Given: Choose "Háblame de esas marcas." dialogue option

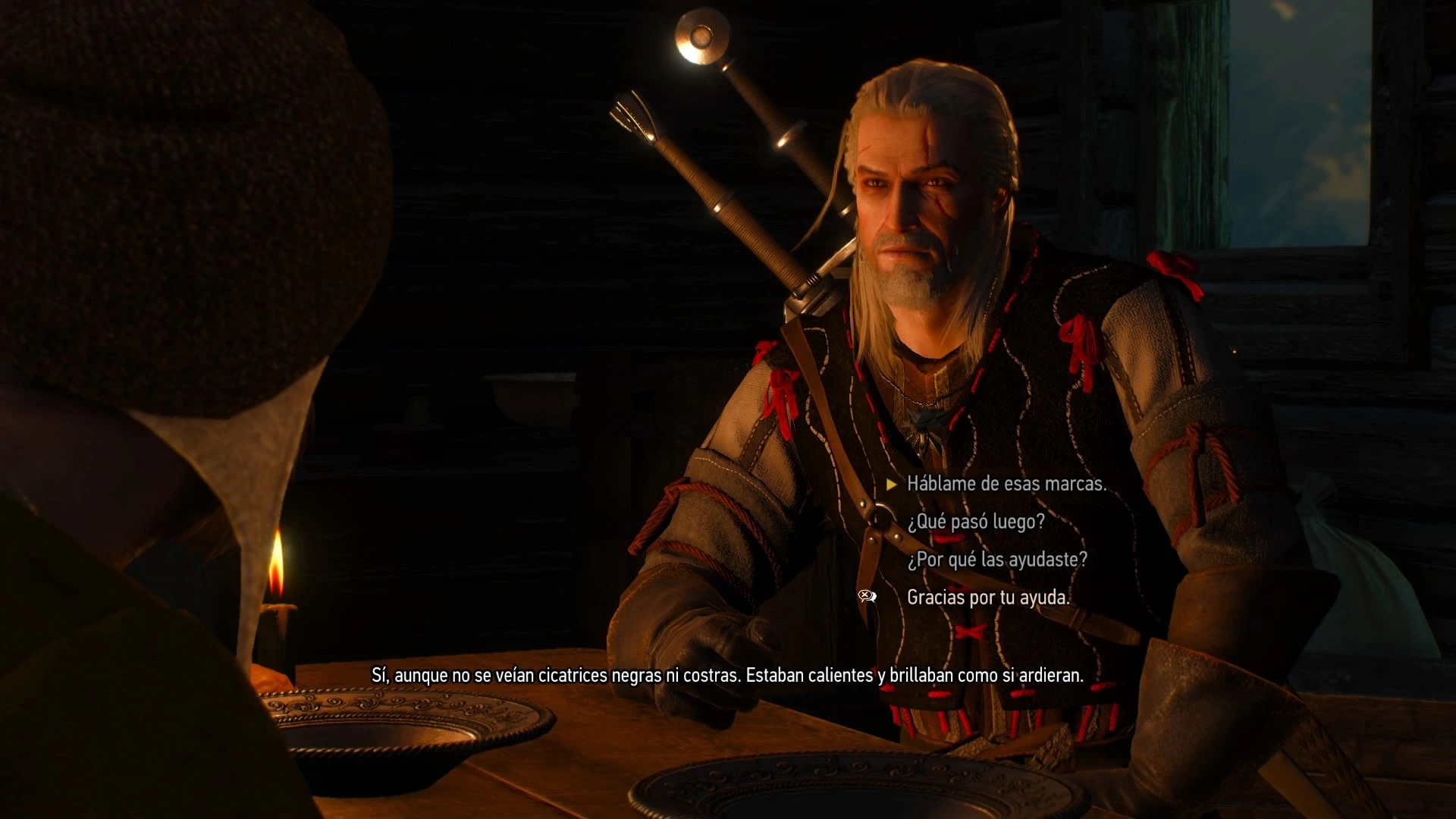Looking at the screenshot, I should [1006, 484].
